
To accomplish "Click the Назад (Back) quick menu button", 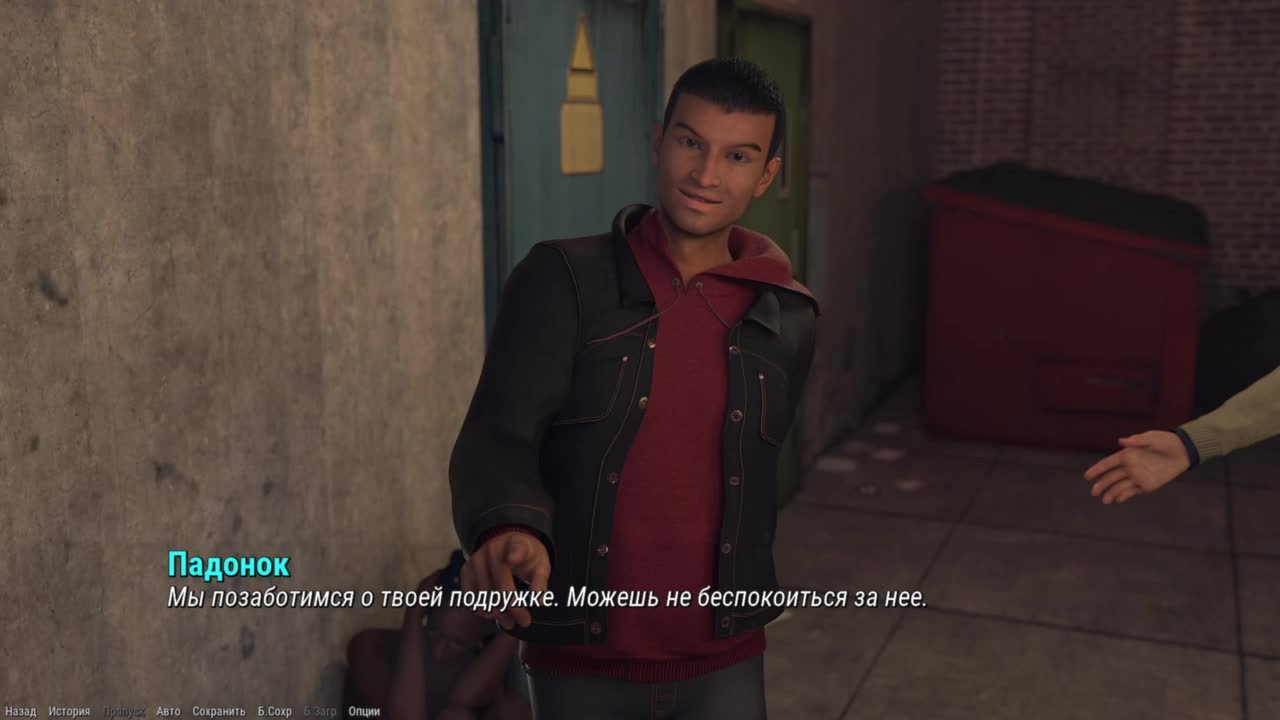I will coord(20,712).
